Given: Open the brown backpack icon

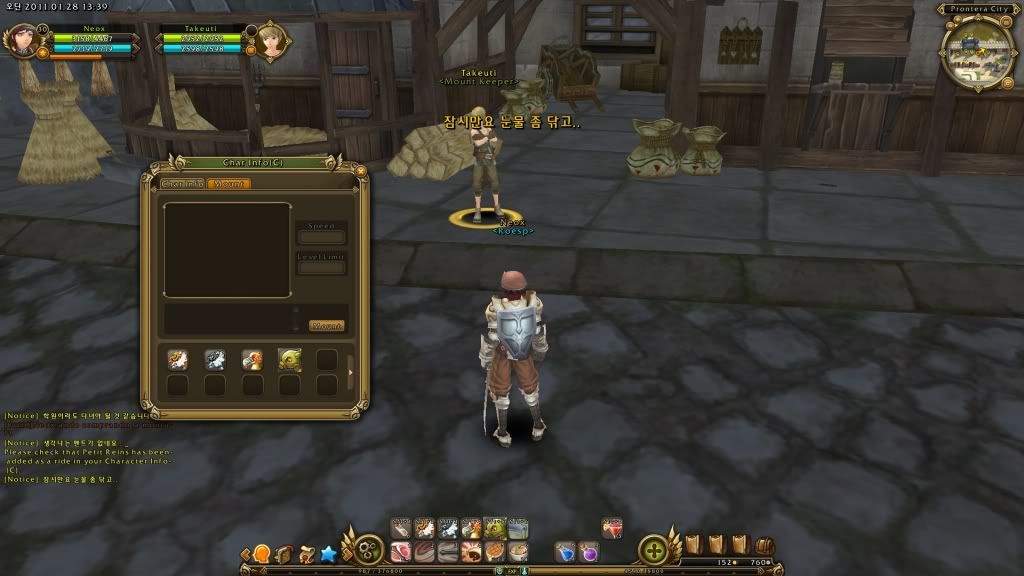Looking at the screenshot, I should click(765, 546).
